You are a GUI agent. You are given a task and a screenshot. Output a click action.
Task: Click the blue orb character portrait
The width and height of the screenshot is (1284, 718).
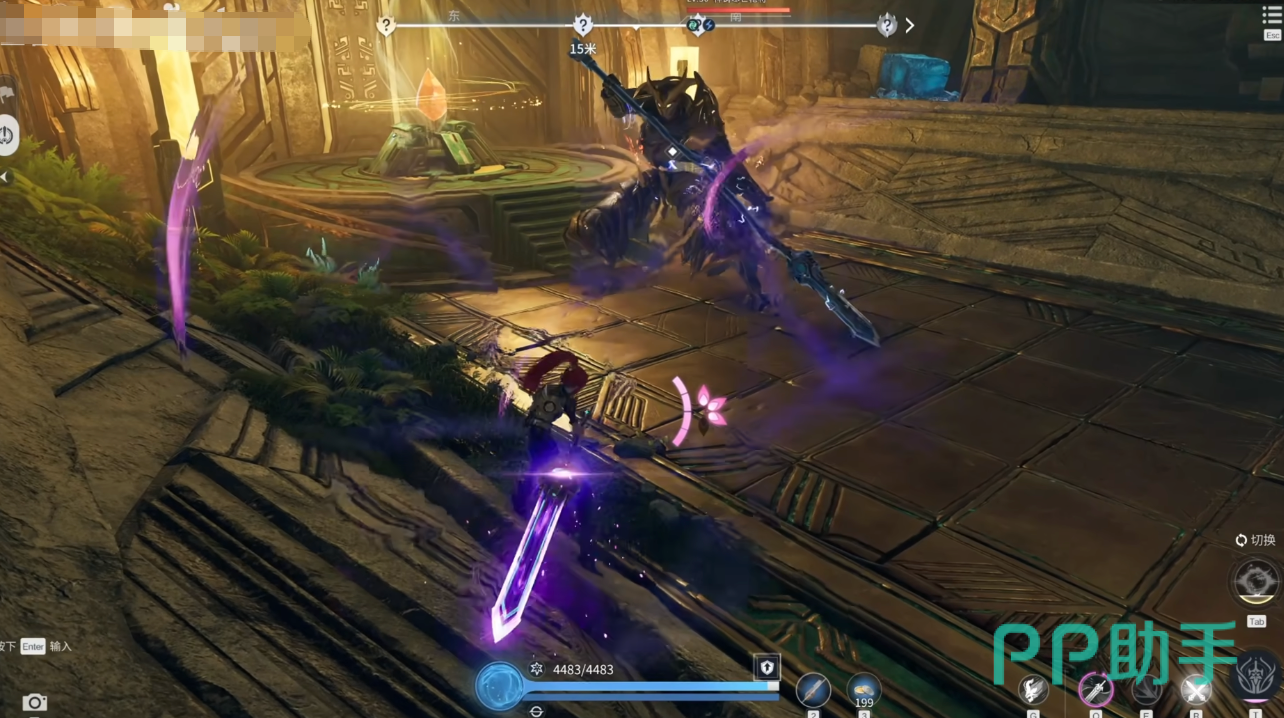(x=498, y=686)
